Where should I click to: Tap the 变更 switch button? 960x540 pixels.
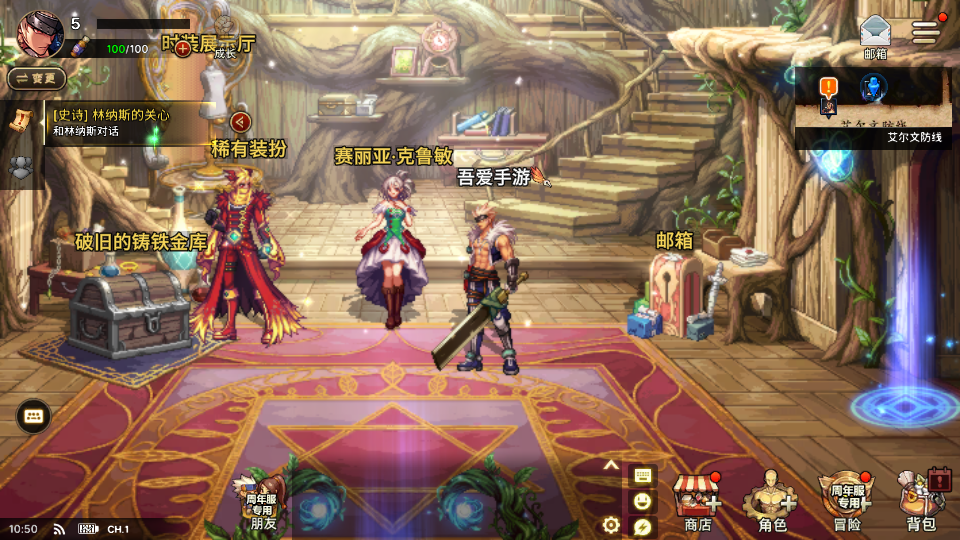point(37,78)
